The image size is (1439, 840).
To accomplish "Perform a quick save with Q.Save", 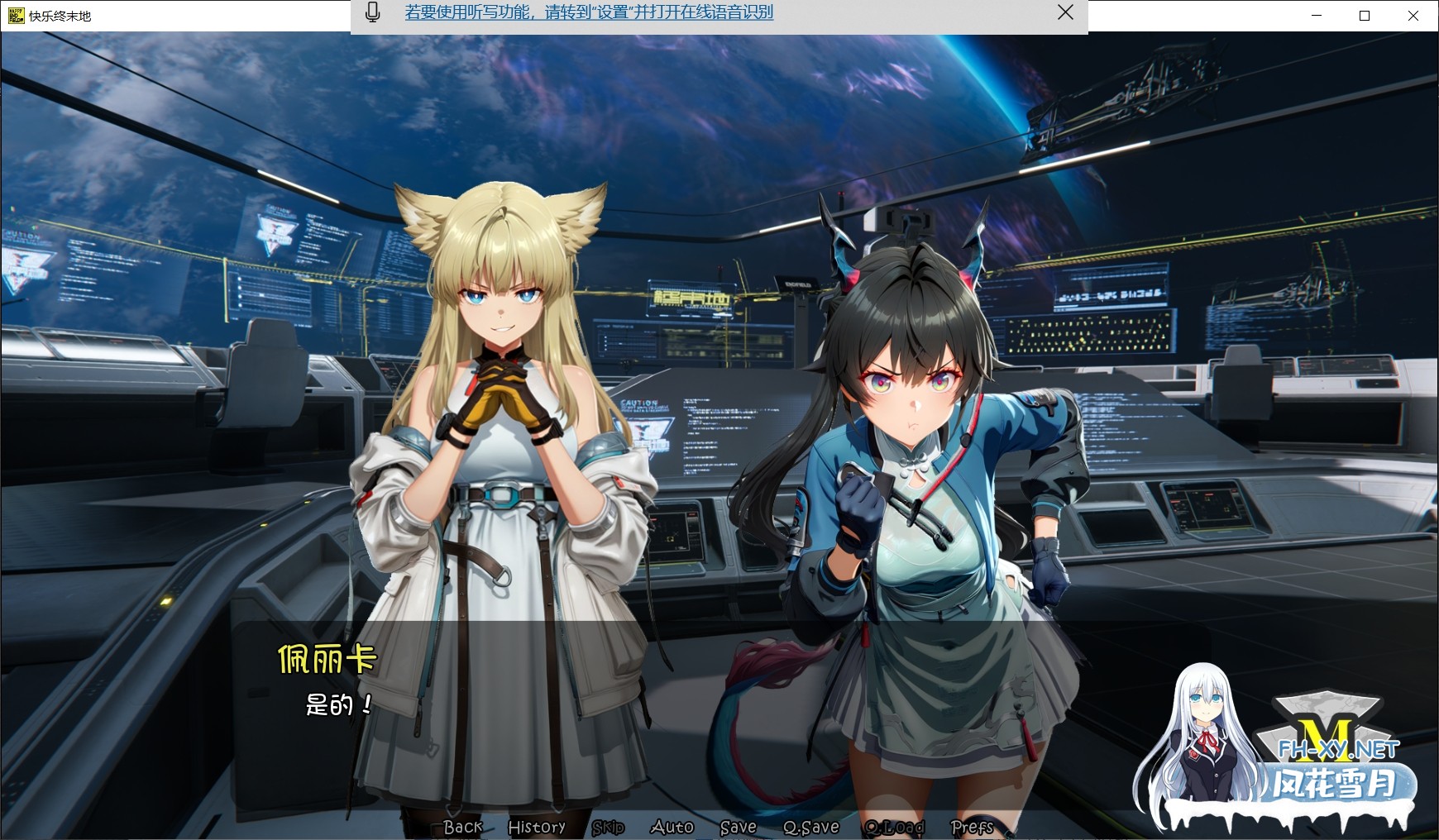I will (x=810, y=827).
